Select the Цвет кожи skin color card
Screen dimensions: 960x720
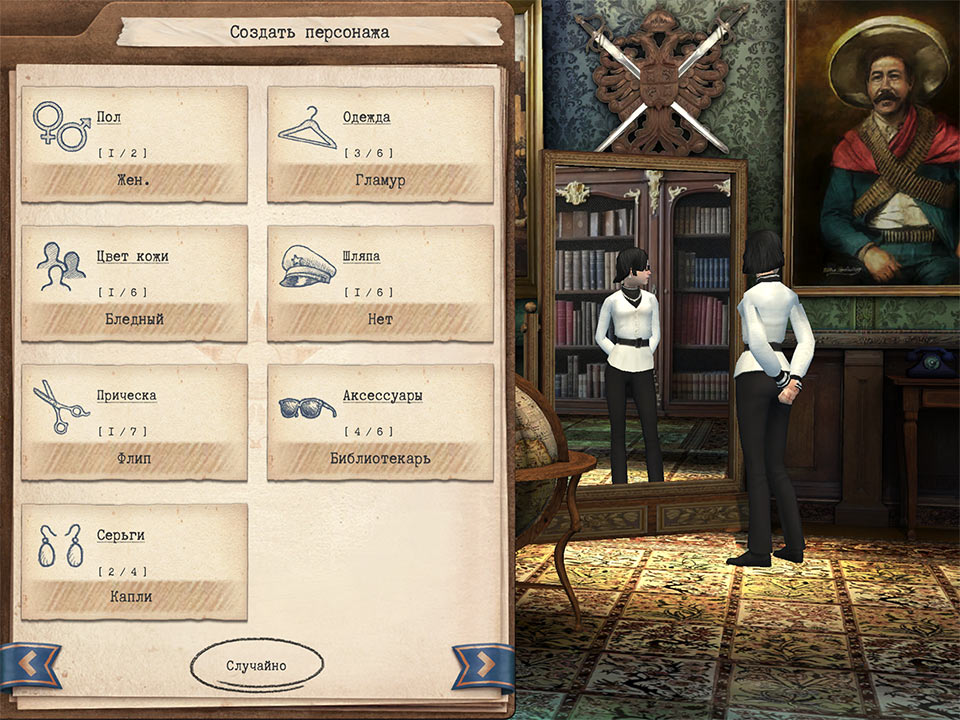click(134, 283)
